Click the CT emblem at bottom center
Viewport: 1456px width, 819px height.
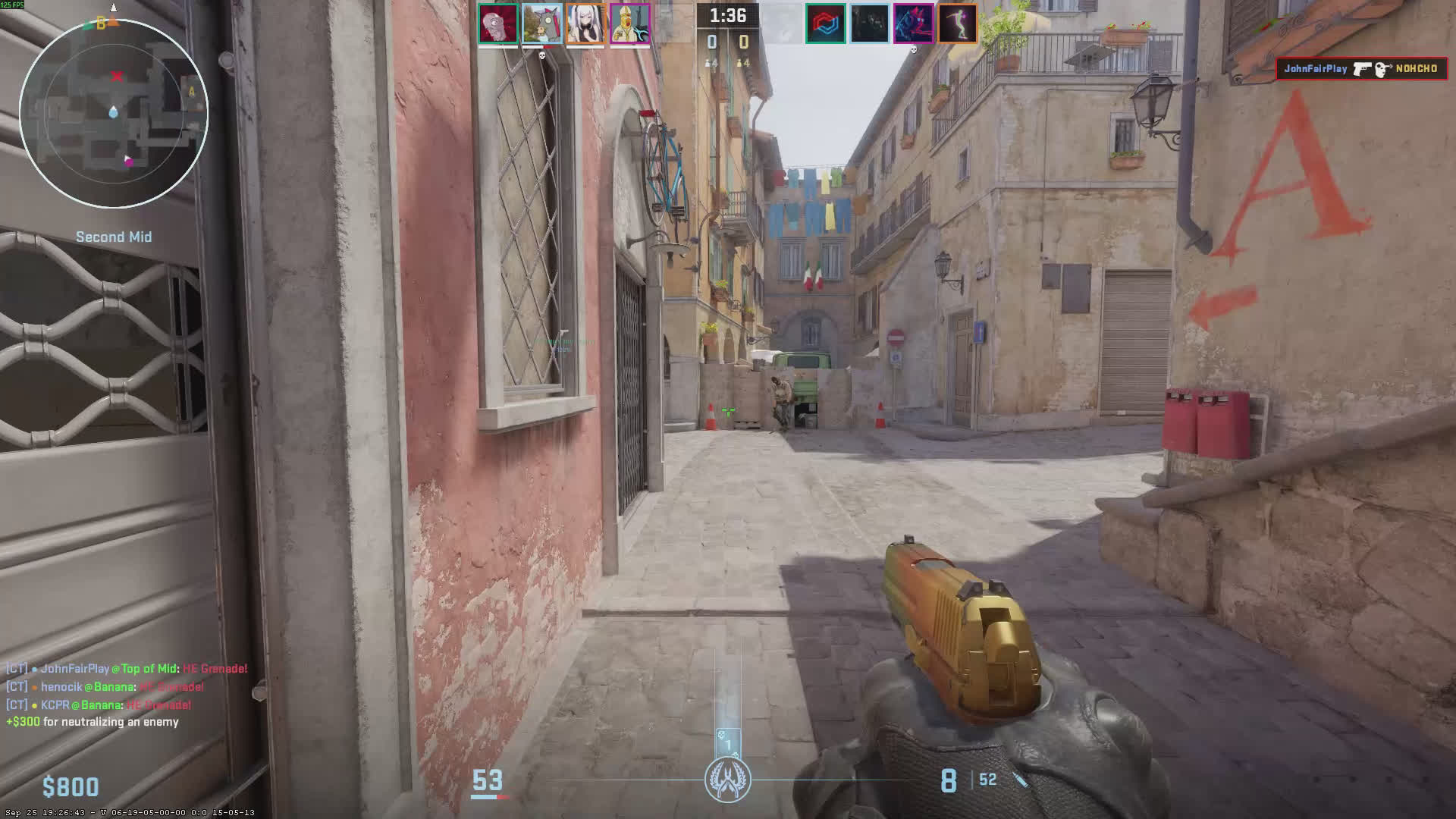(728, 780)
